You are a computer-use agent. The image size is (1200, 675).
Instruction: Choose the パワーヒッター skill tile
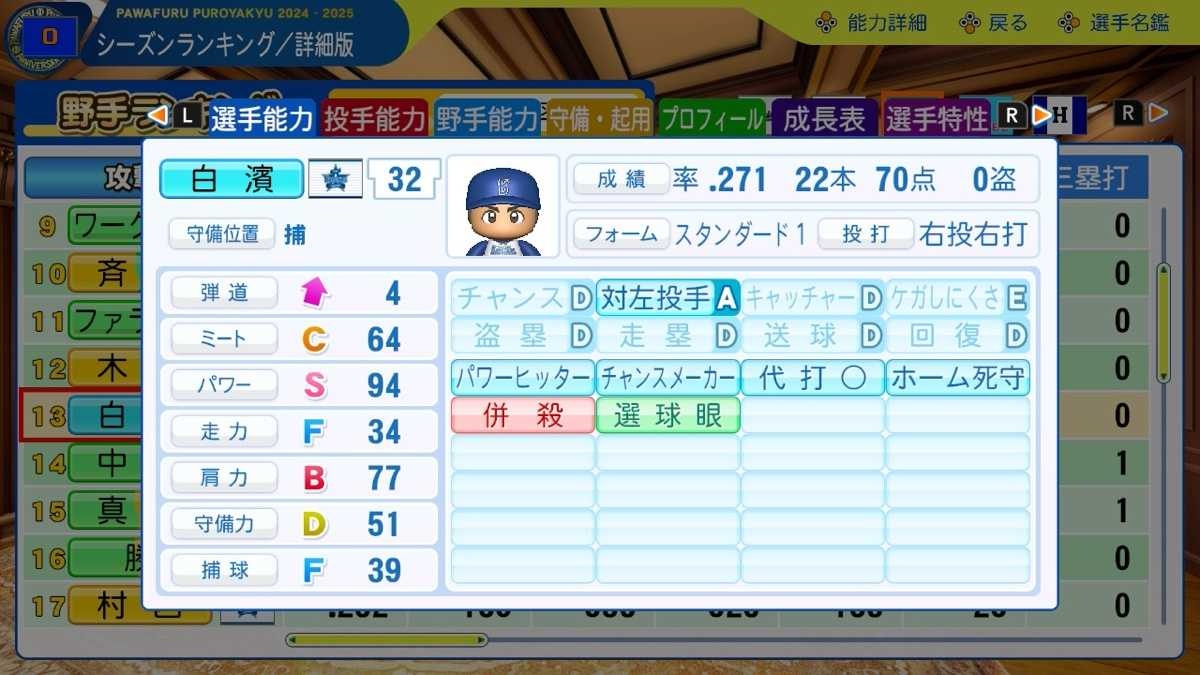[522, 378]
